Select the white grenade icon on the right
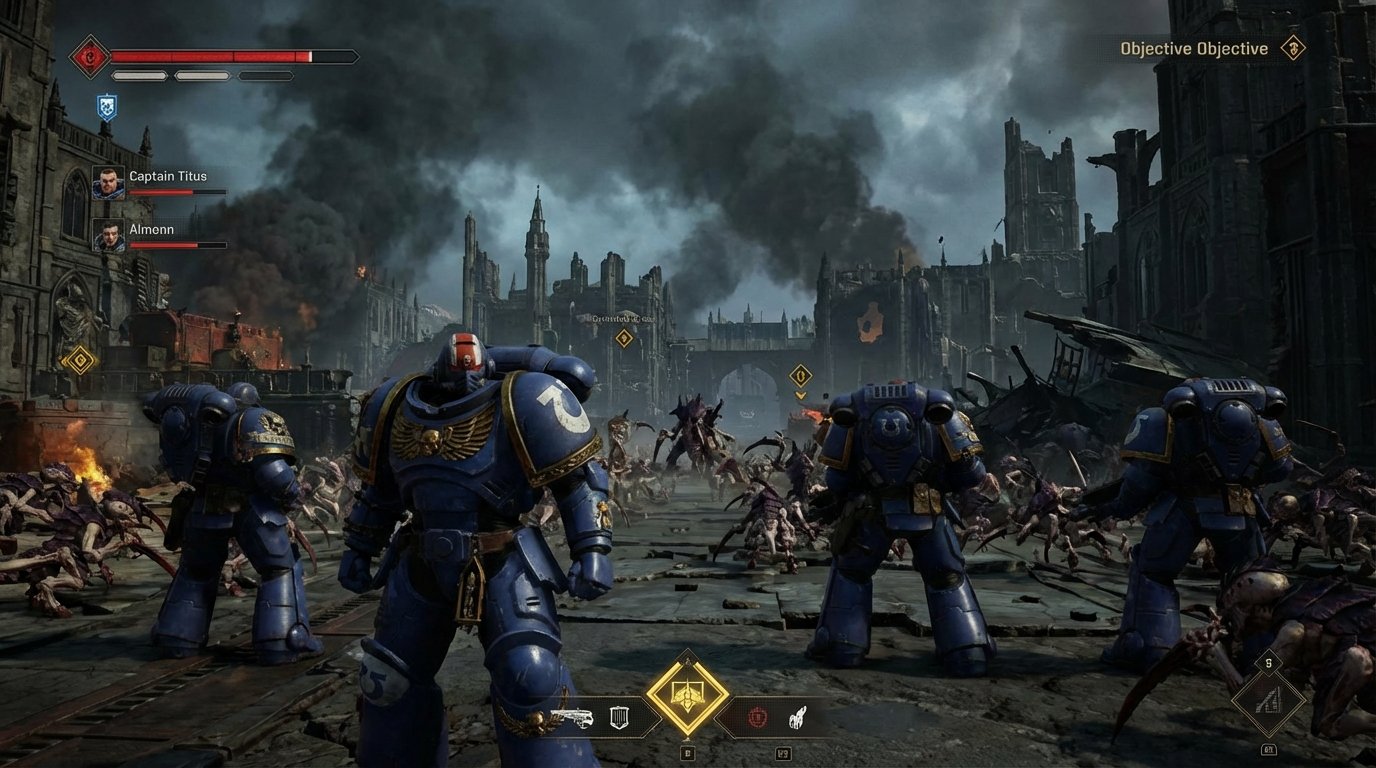Image resolution: width=1376 pixels, height=768 pixels. tap(798, 718)
